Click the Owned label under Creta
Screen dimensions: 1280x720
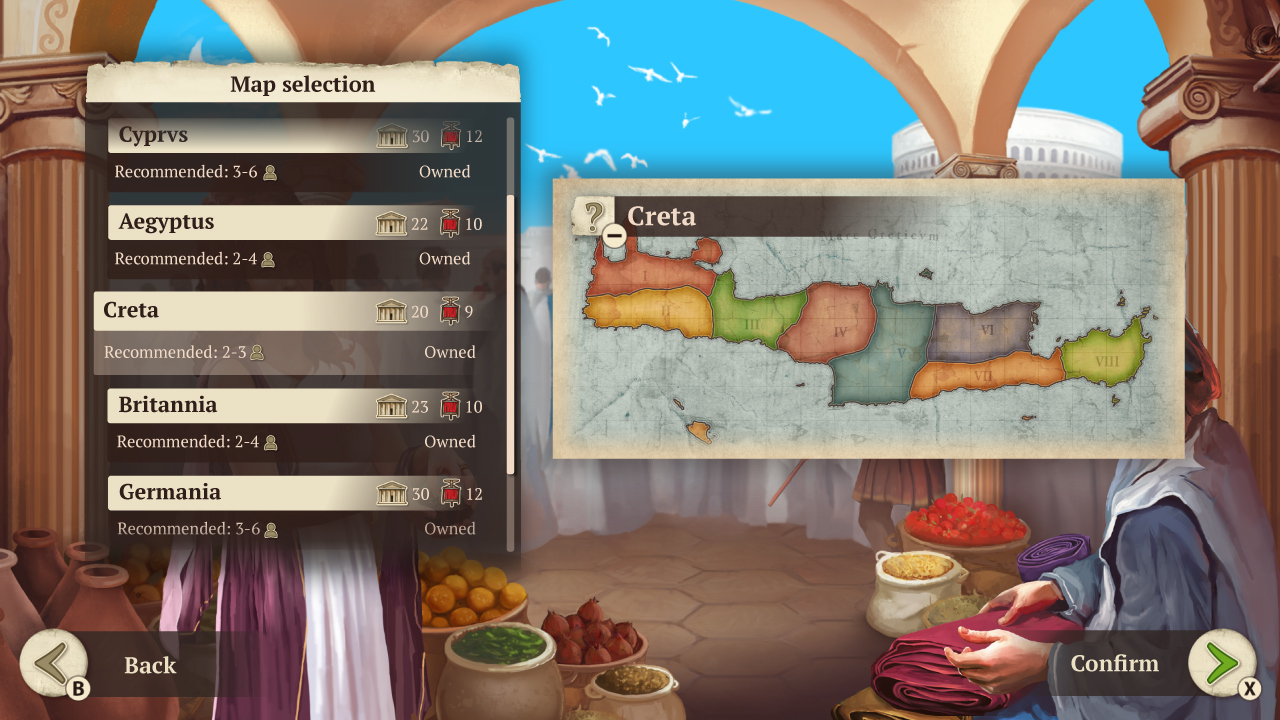tap(448, 352)
